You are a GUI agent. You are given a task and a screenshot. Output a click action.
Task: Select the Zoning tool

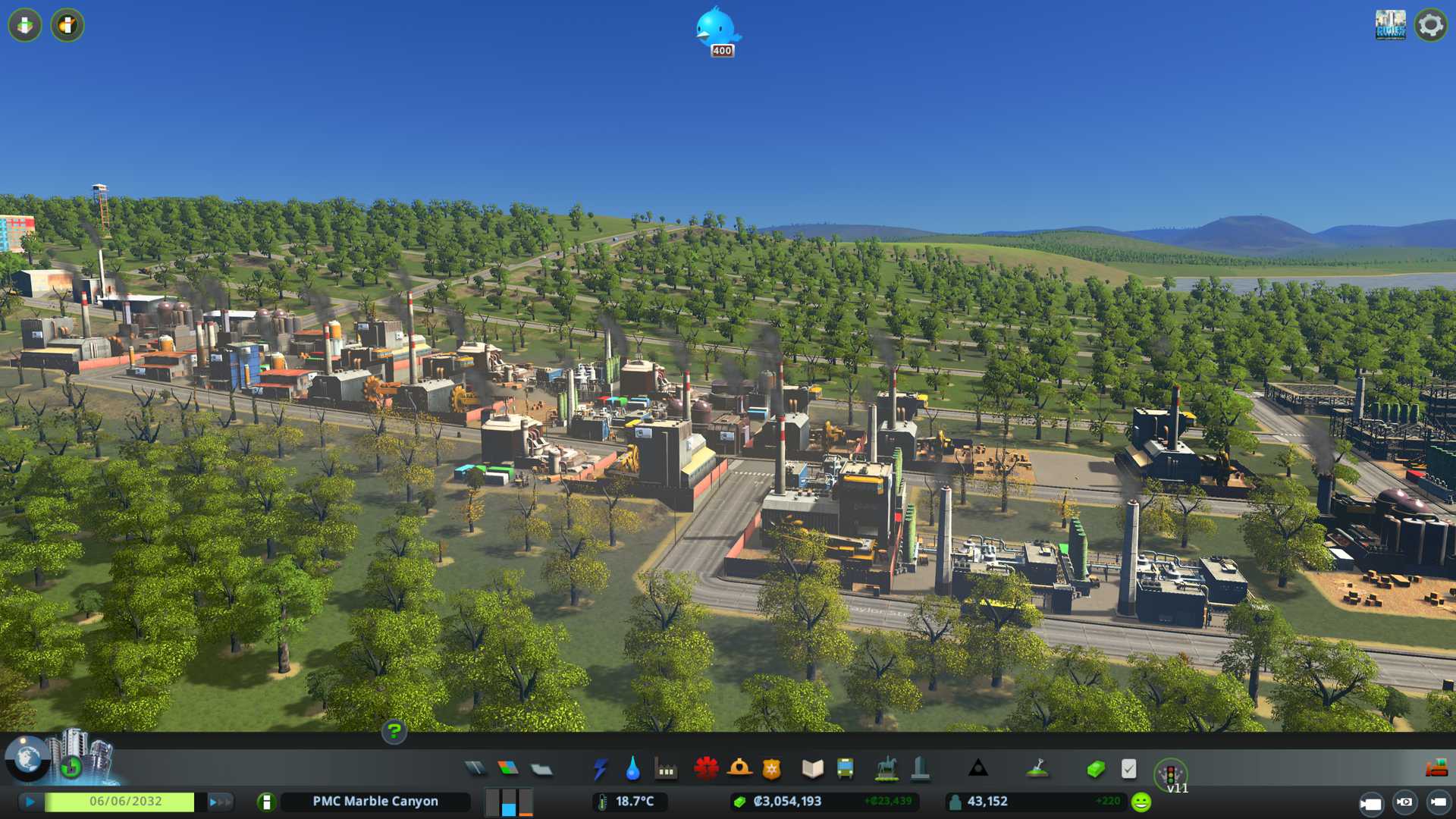tap(508, 769)
